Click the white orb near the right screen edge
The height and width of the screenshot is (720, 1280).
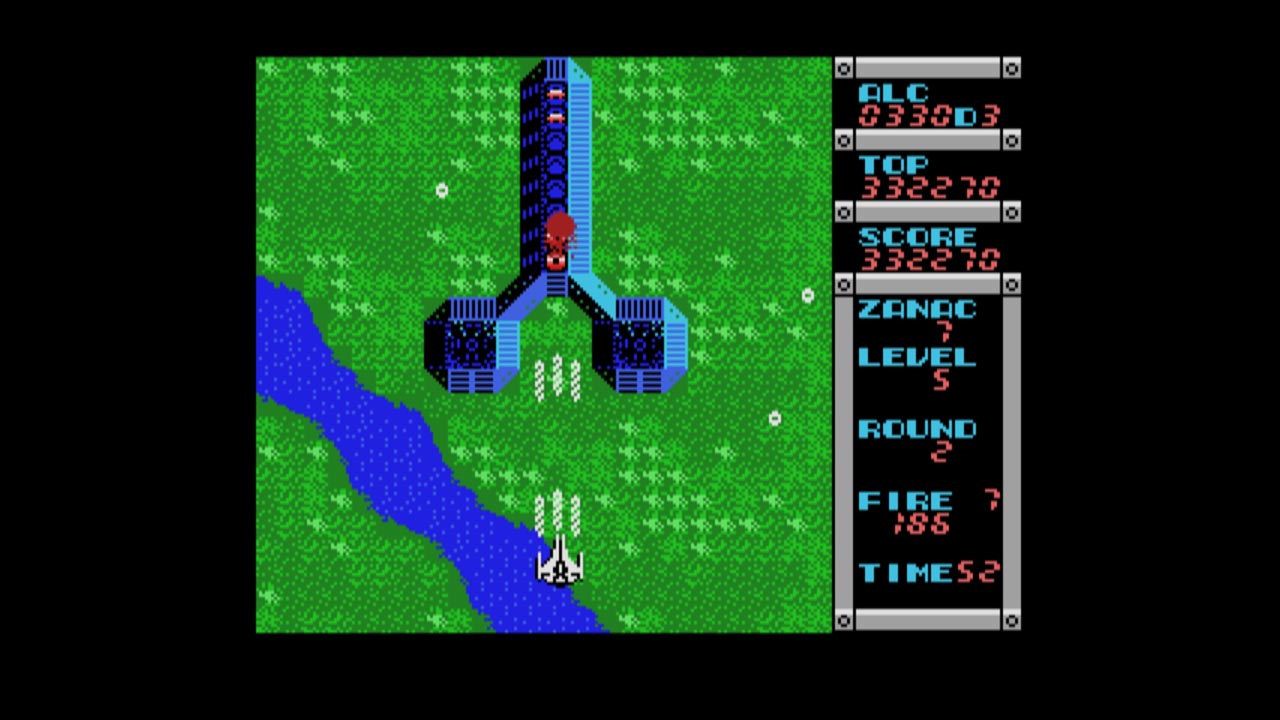807,296
